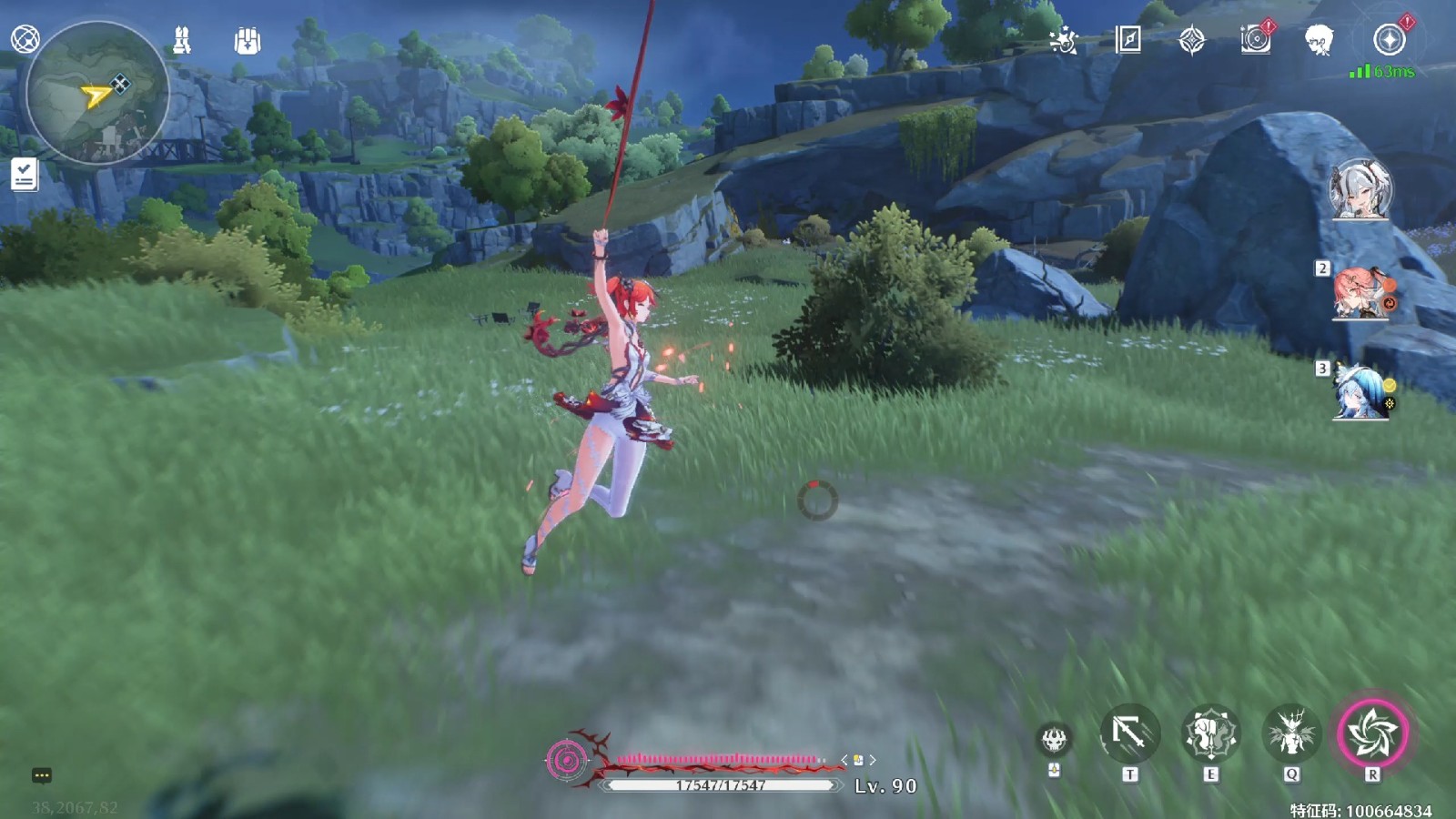Open the events icon with stars
The image size is (1456, 819).
coord(1063,40)
